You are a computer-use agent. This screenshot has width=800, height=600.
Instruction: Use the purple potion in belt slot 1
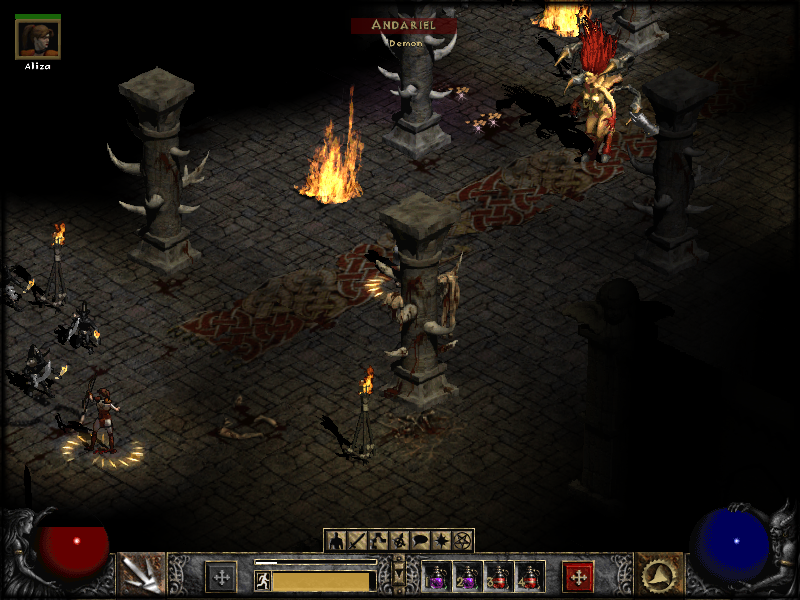(437, 576)
